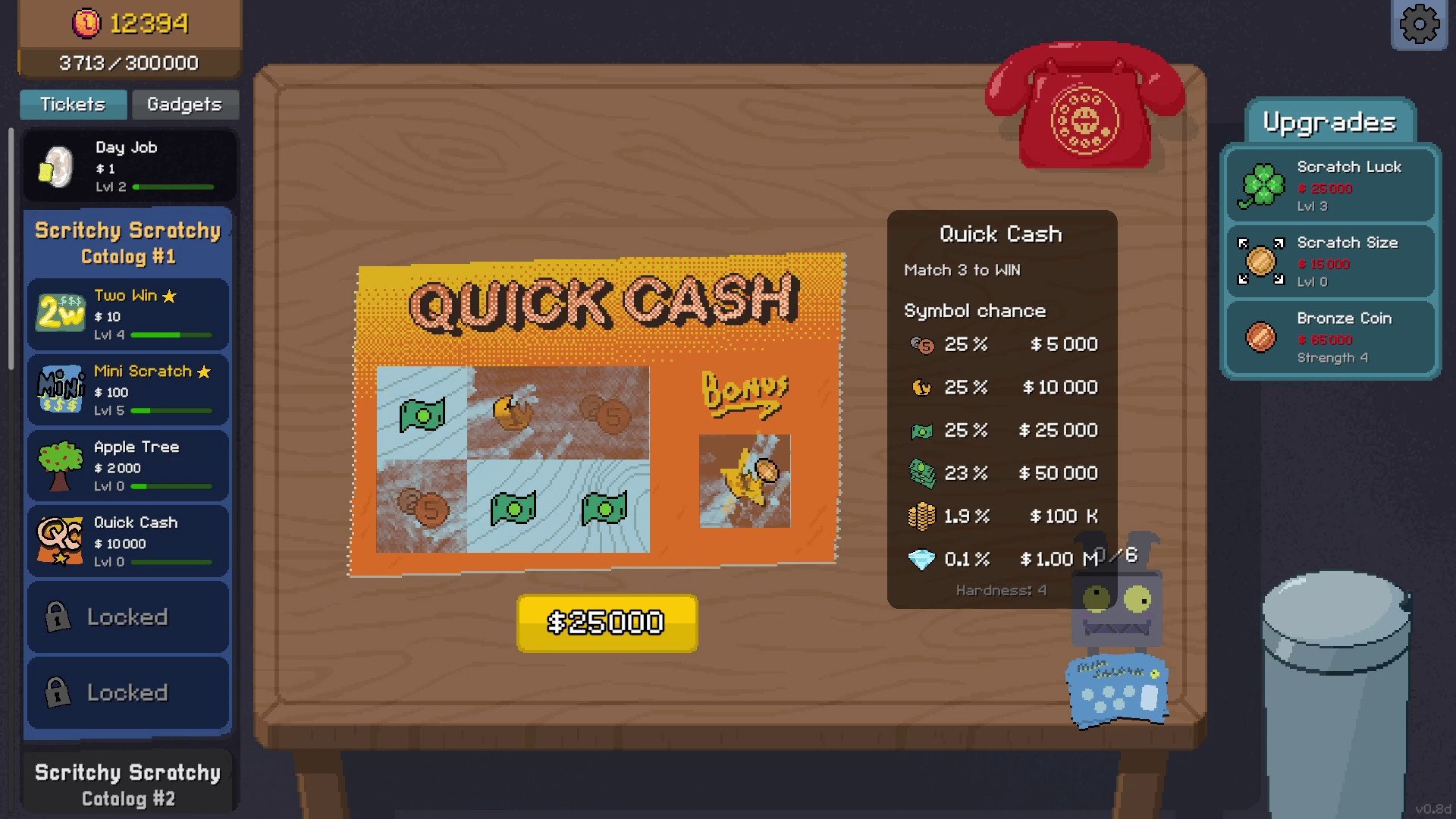Viewport: 1456px width, 819px height.
Task: Choose the Quick Cash ticket entry
Action: coord(129,541)
